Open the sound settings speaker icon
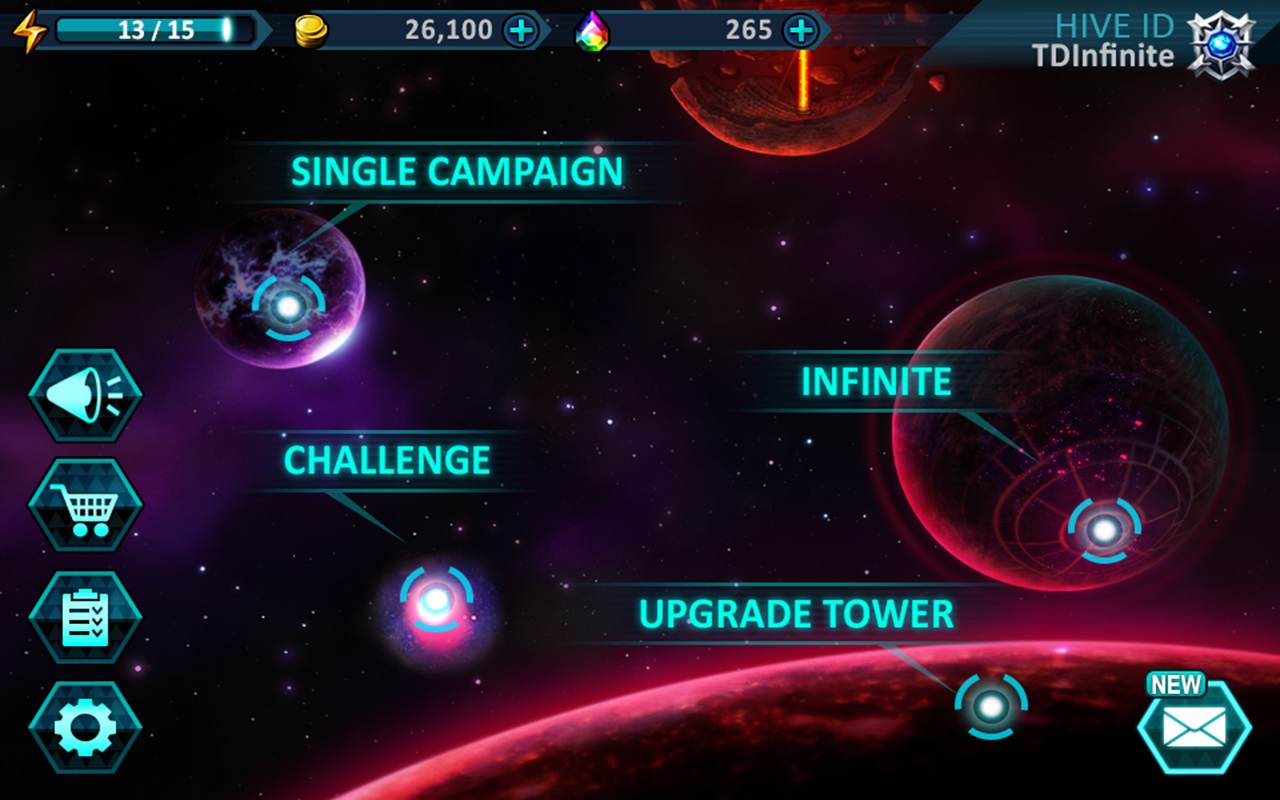 pyautogui.click(x=85, y=394)
